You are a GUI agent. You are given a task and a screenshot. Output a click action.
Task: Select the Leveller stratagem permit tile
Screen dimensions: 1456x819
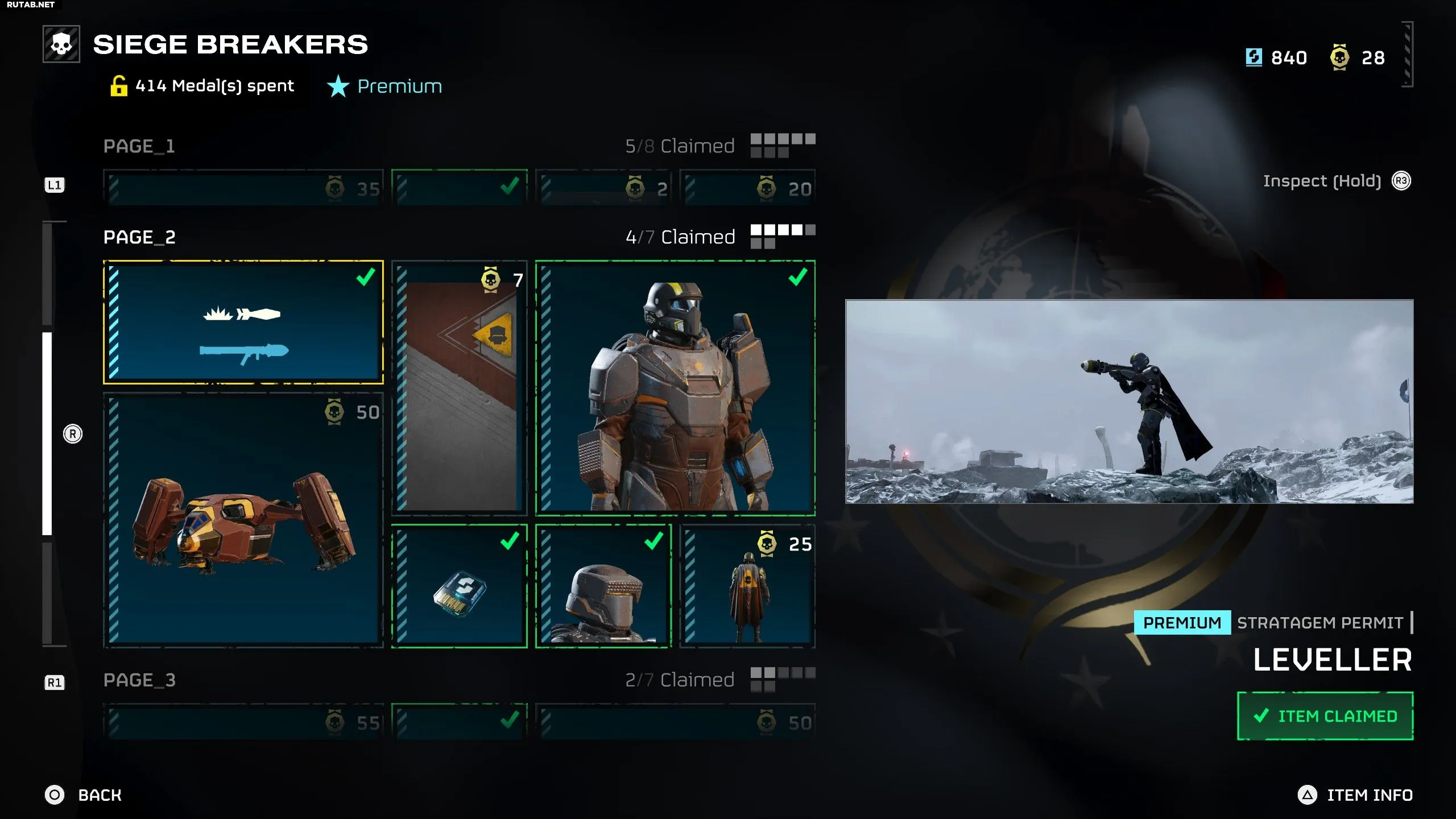click(243, 322)
